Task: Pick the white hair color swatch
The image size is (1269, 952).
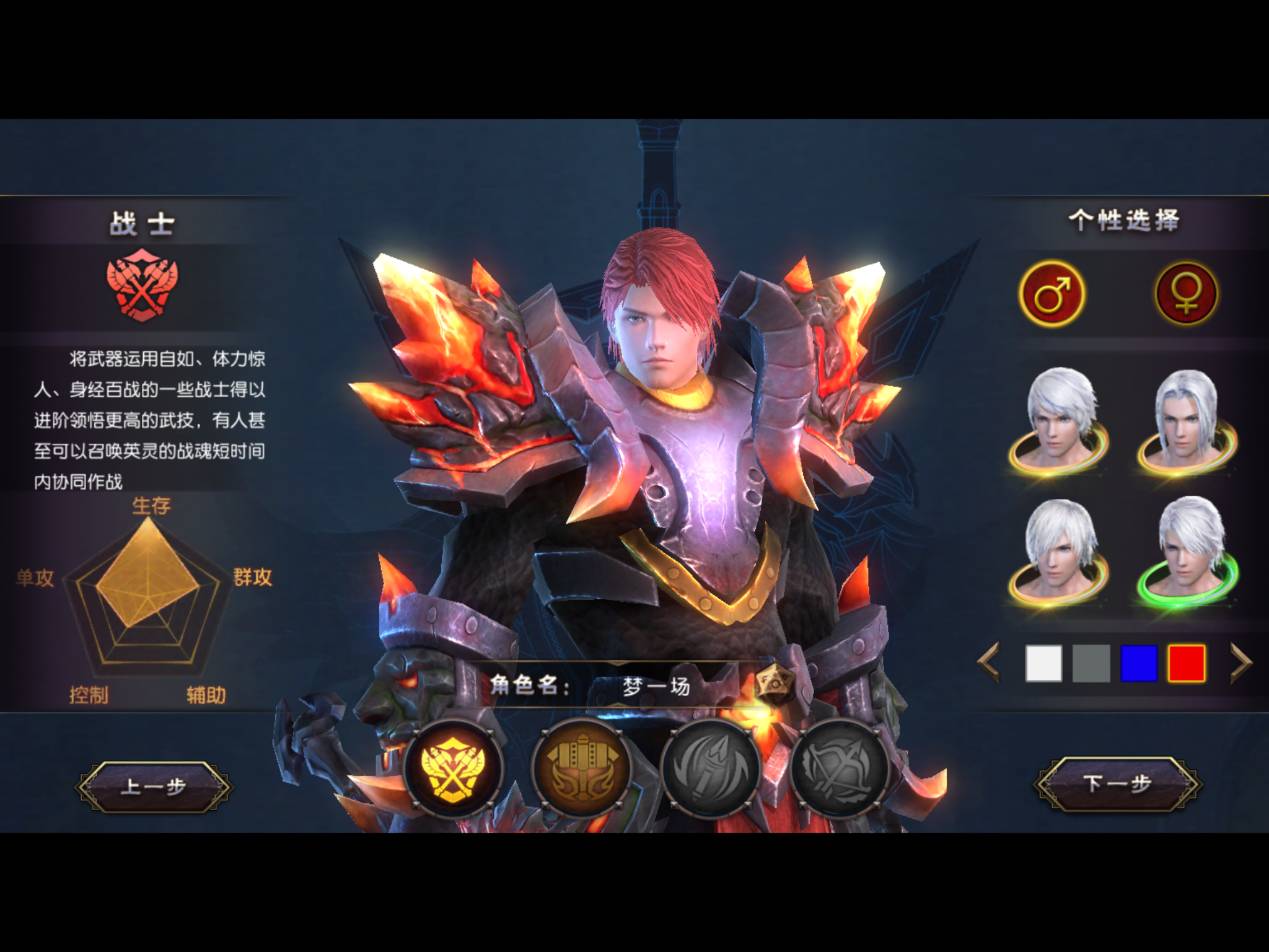Action: point(1043,663)
